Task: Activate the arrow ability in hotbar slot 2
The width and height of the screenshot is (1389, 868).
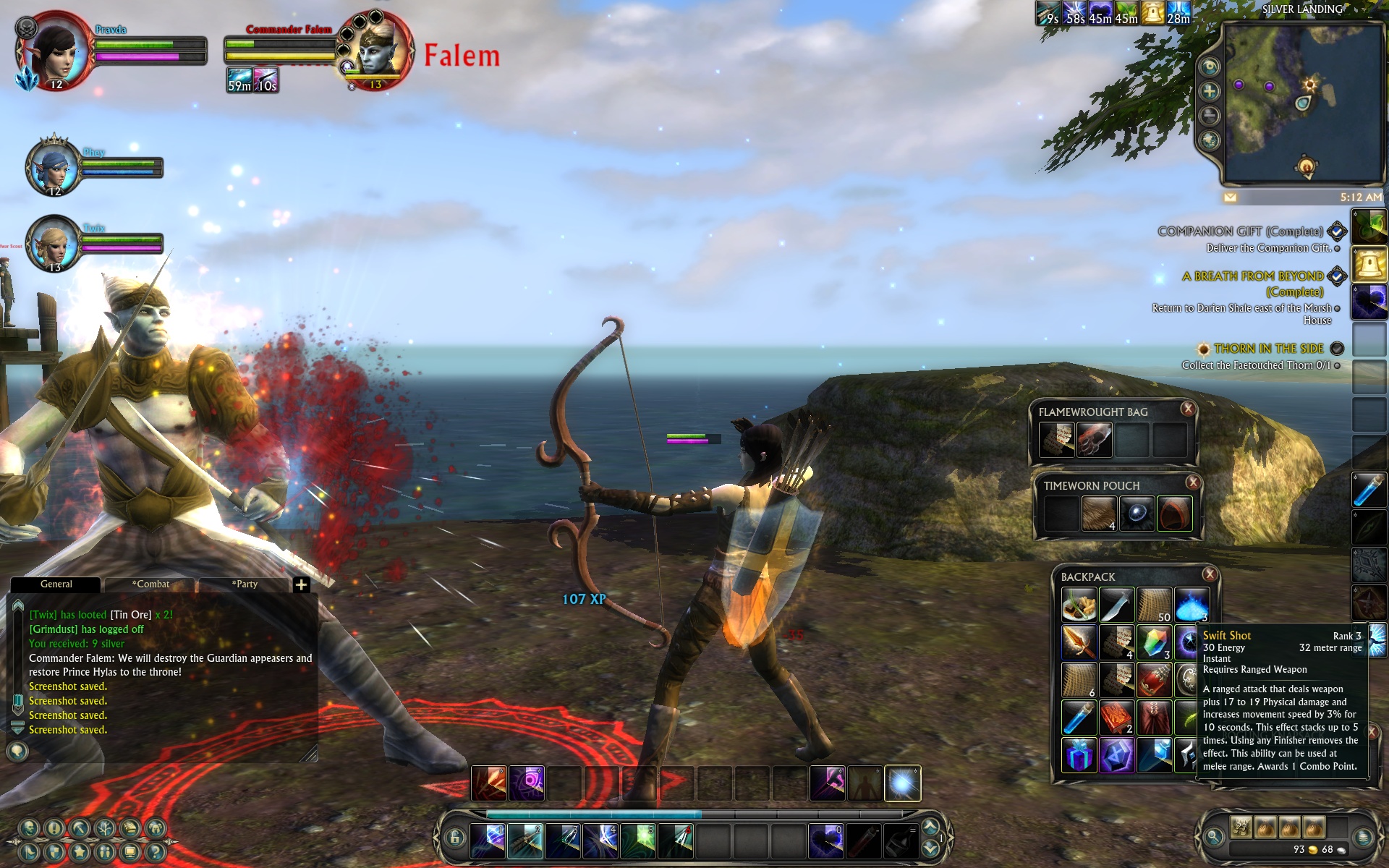Action: pyautogui.click(x=525, y=840)
